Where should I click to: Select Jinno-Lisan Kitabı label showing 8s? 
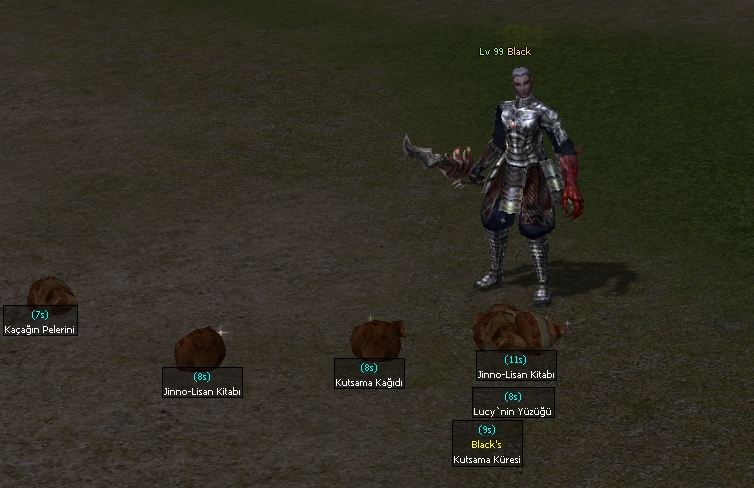202,391
